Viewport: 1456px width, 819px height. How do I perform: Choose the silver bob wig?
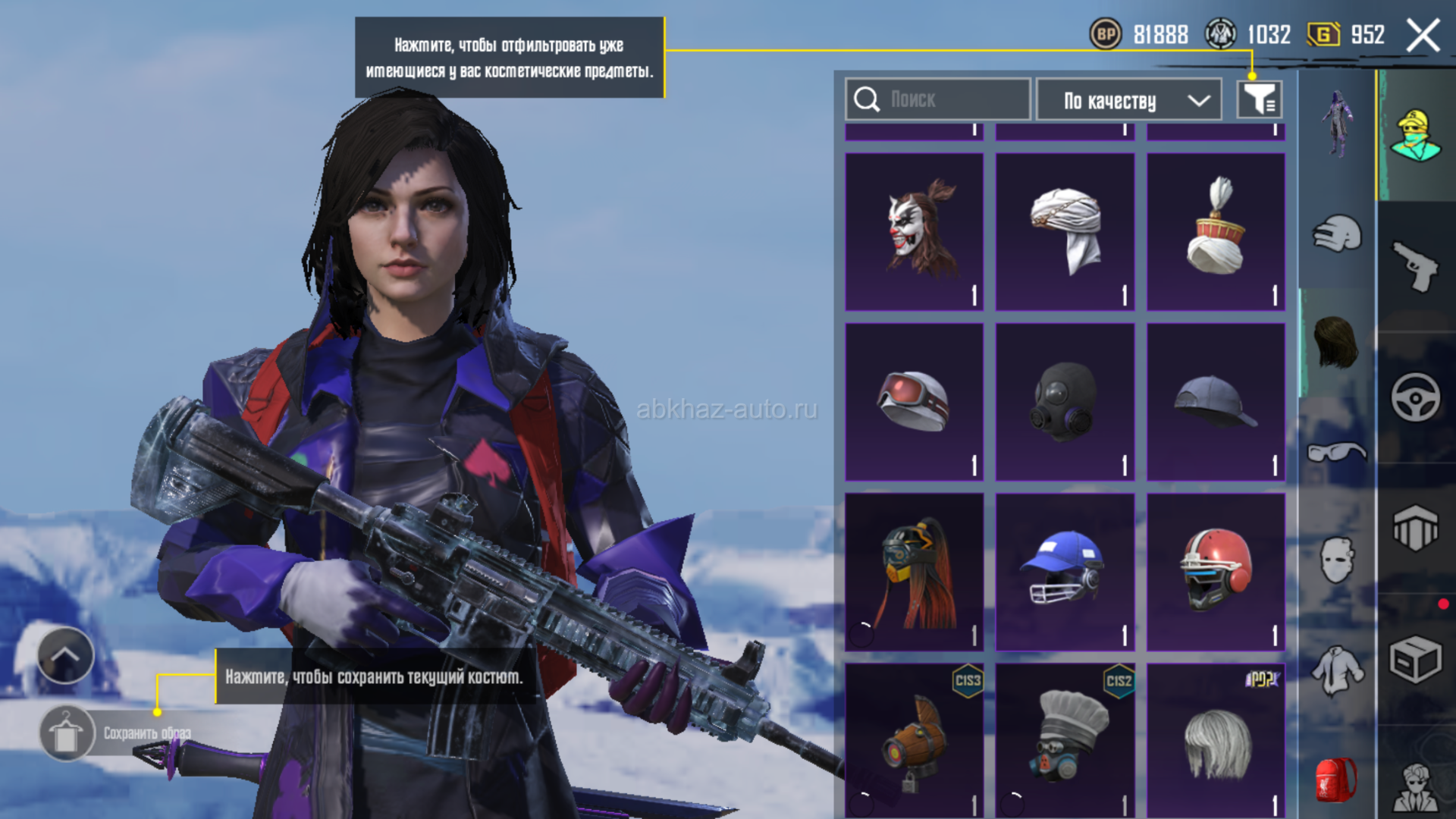1216,741
